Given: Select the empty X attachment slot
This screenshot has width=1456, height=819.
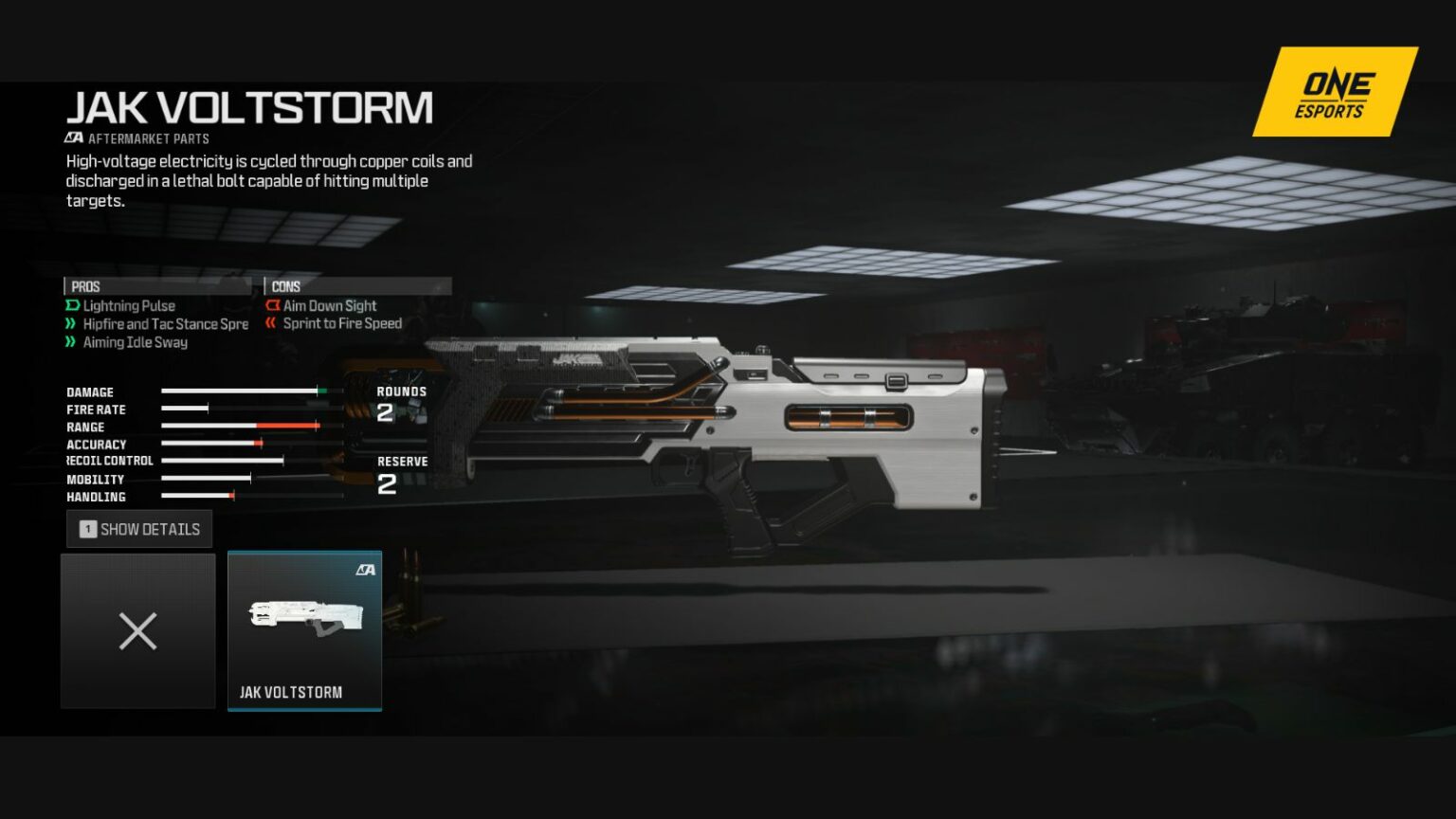Looking at the screenshot, I should [137, 630].
